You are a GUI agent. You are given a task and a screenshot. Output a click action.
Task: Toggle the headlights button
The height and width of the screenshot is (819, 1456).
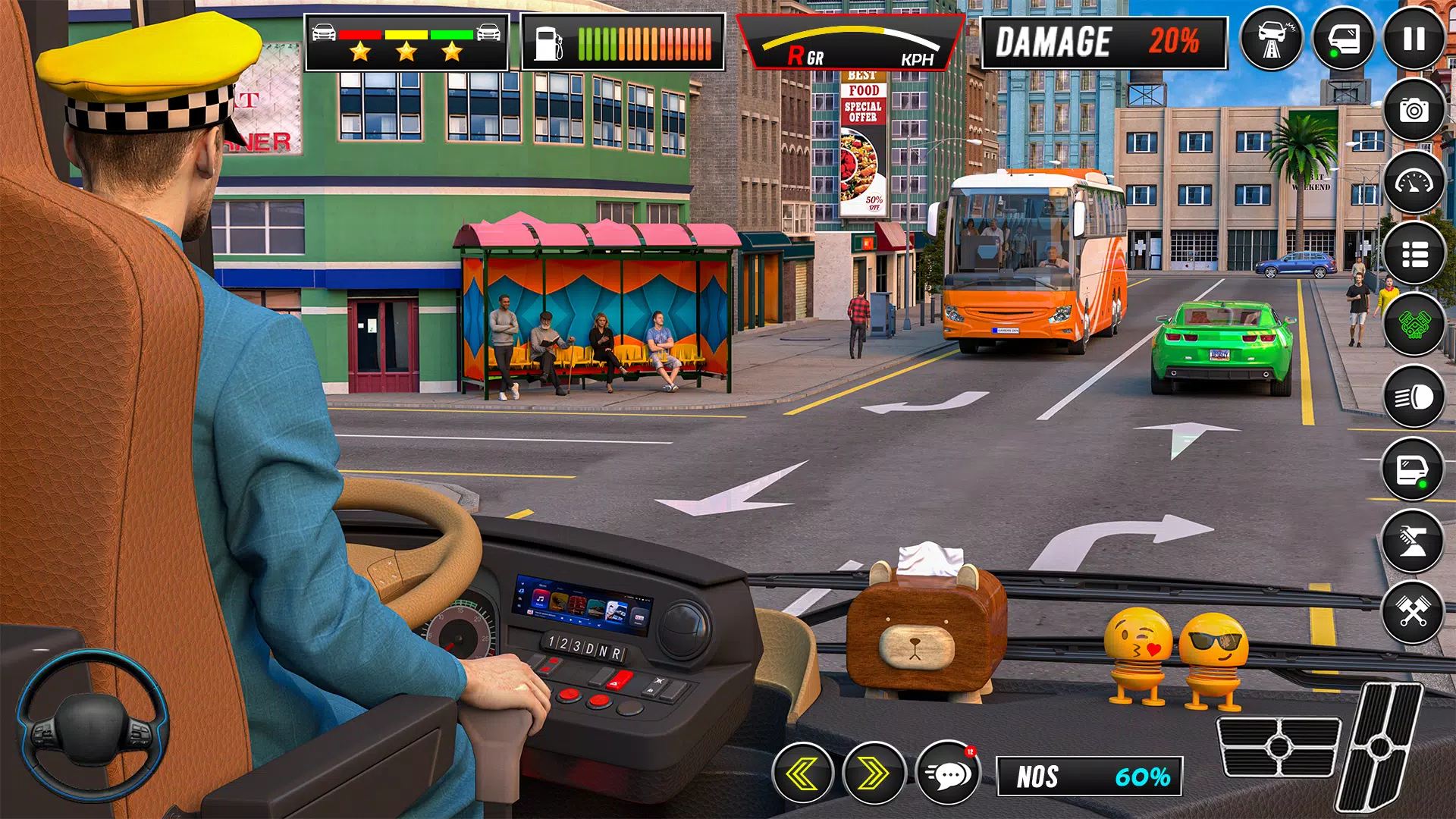point(1414,397)
